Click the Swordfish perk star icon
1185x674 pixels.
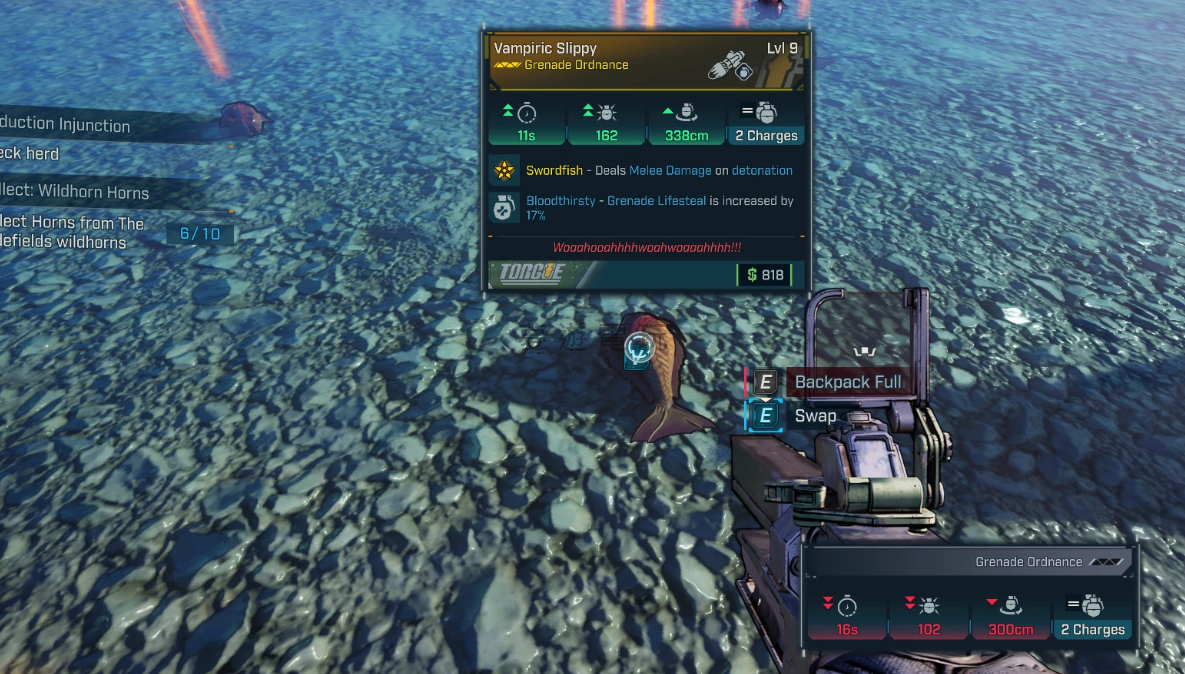click(504, 171)
